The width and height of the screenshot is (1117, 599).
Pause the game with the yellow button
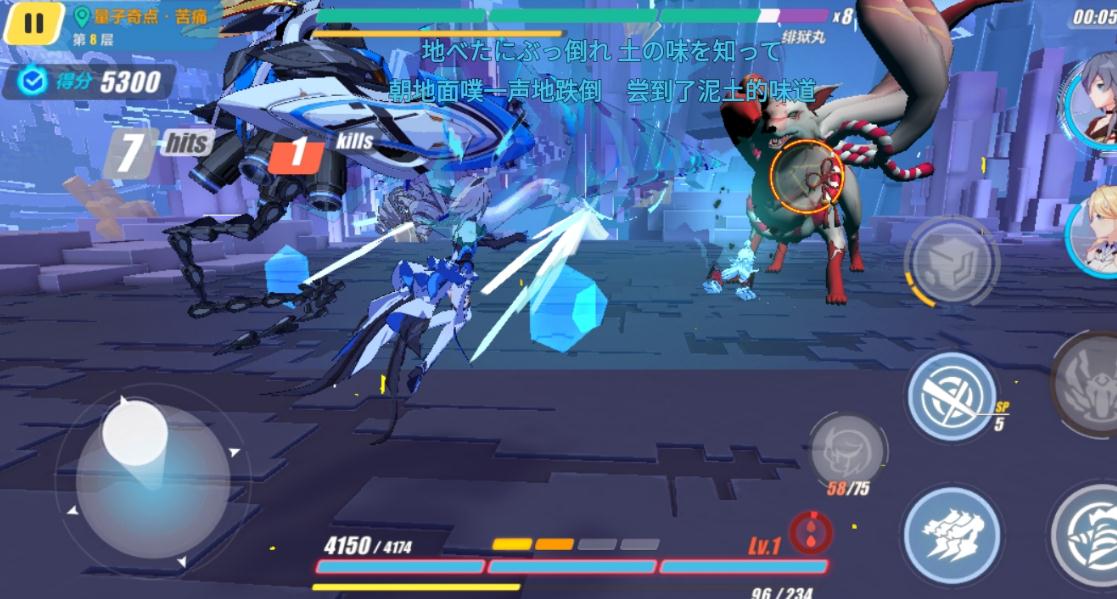tap(34, 23)
